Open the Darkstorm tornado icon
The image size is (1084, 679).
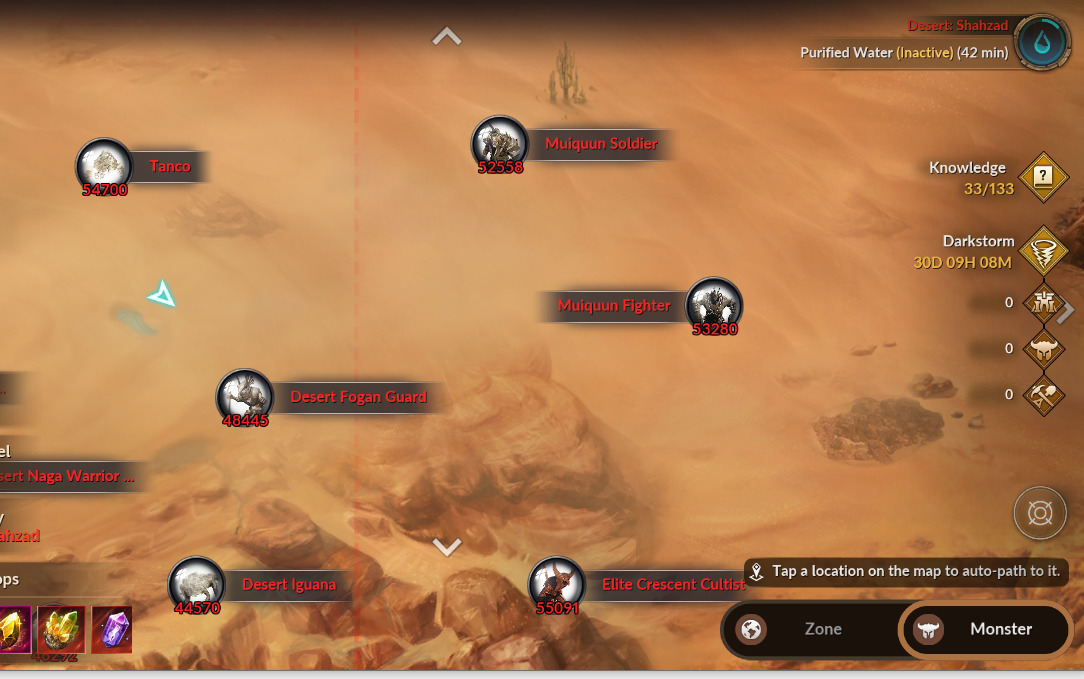click(x=1043, y=251)
